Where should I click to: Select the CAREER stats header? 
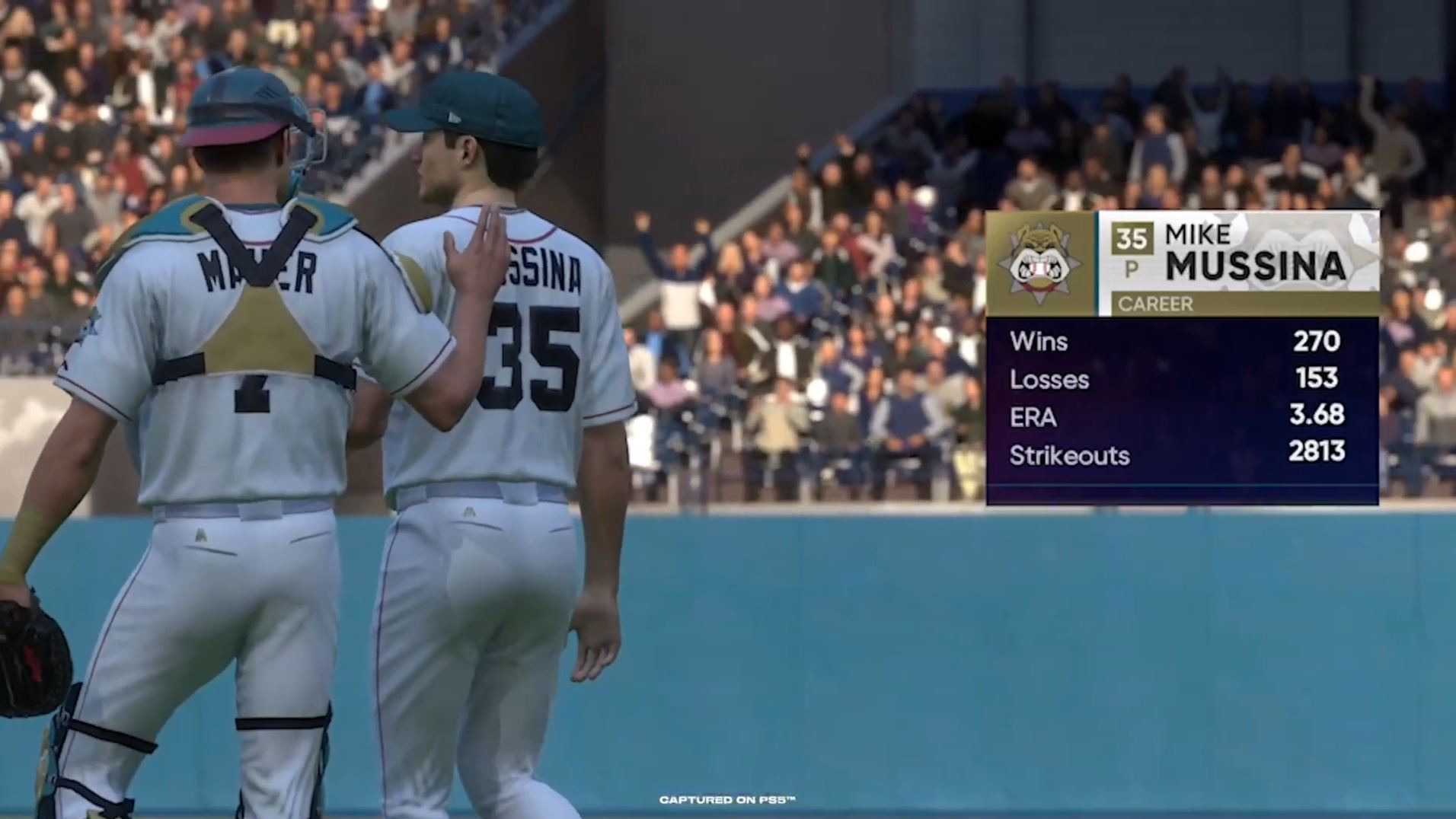coord(1155,304)
